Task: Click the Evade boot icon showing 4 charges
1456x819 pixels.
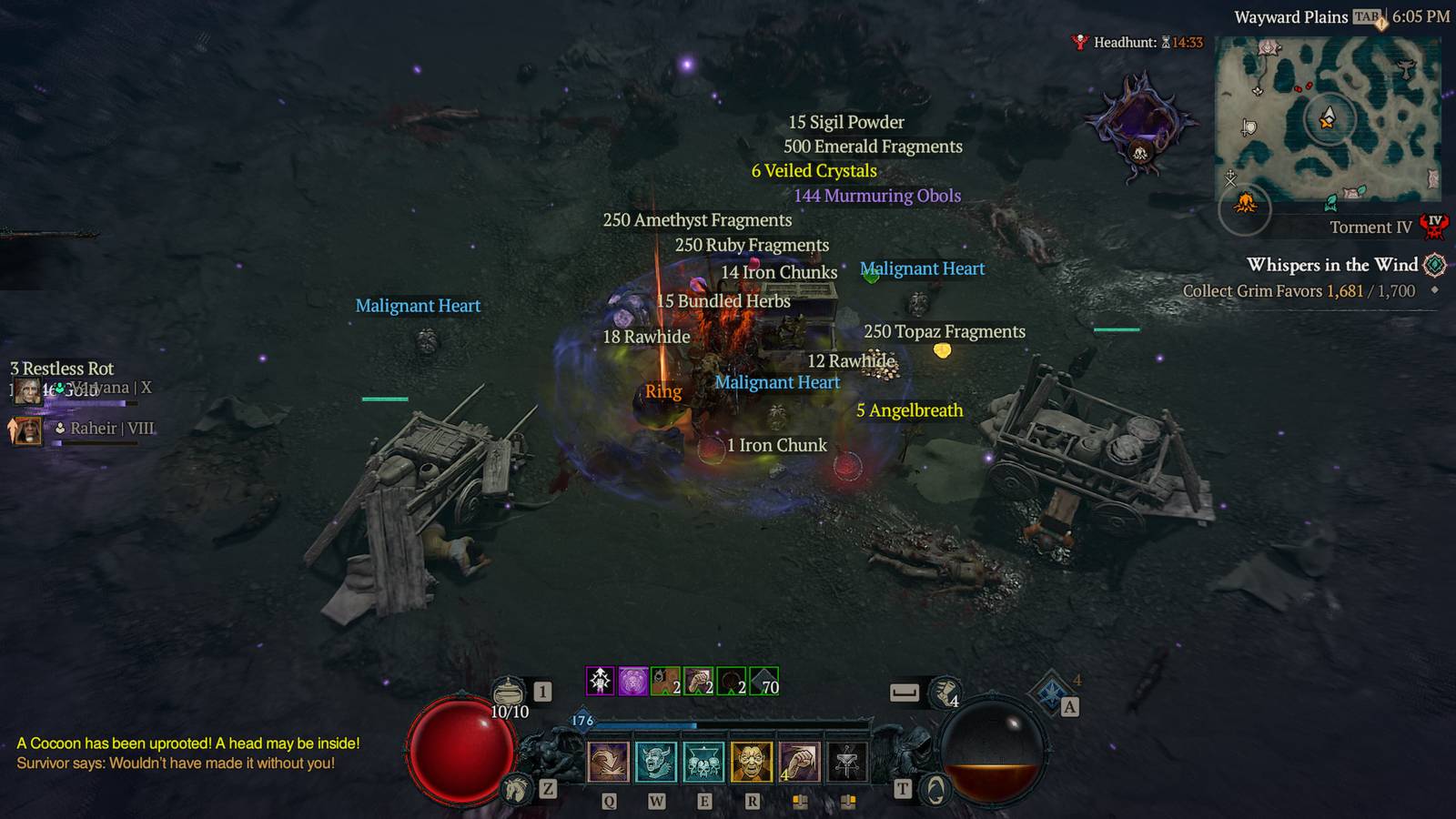Action: coord(945,693)
